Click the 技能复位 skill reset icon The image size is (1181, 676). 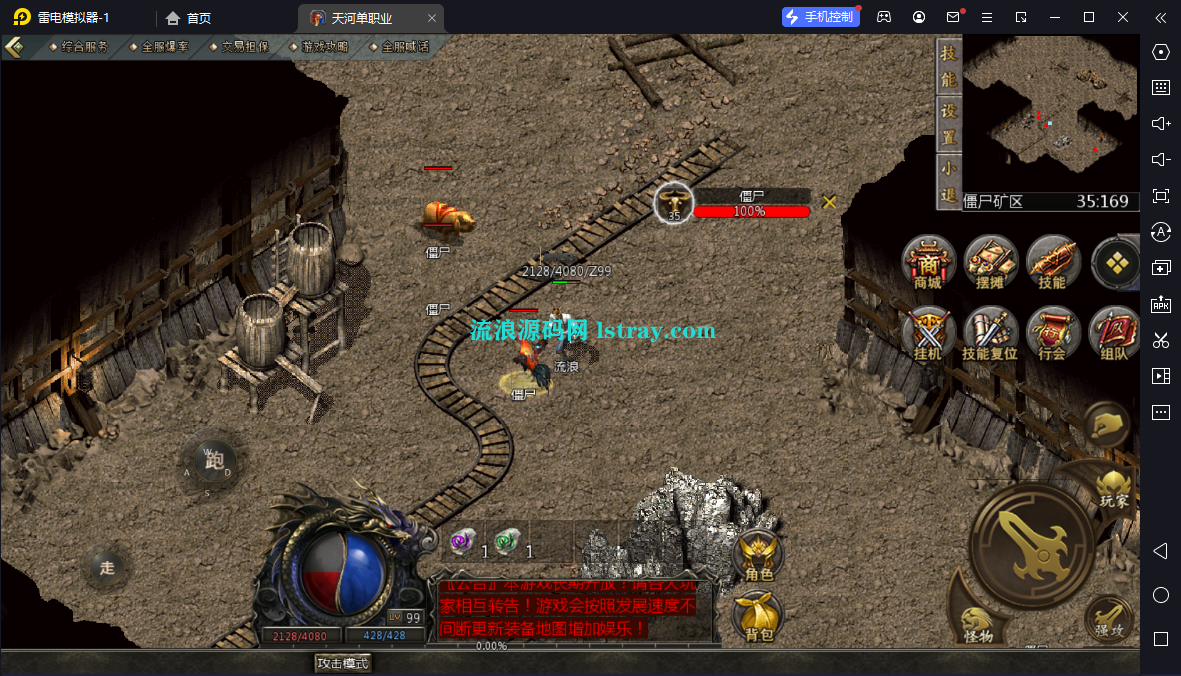(x=990, y=334)
